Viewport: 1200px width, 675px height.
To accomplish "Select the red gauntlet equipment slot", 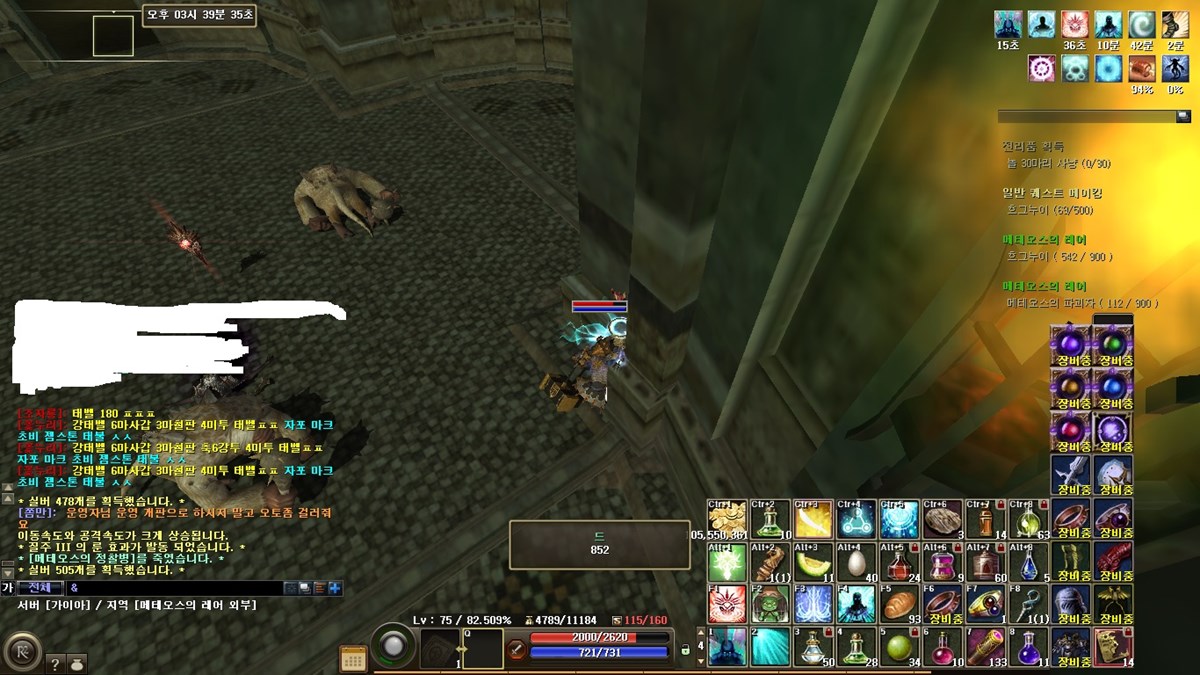I will point(1113,562).
